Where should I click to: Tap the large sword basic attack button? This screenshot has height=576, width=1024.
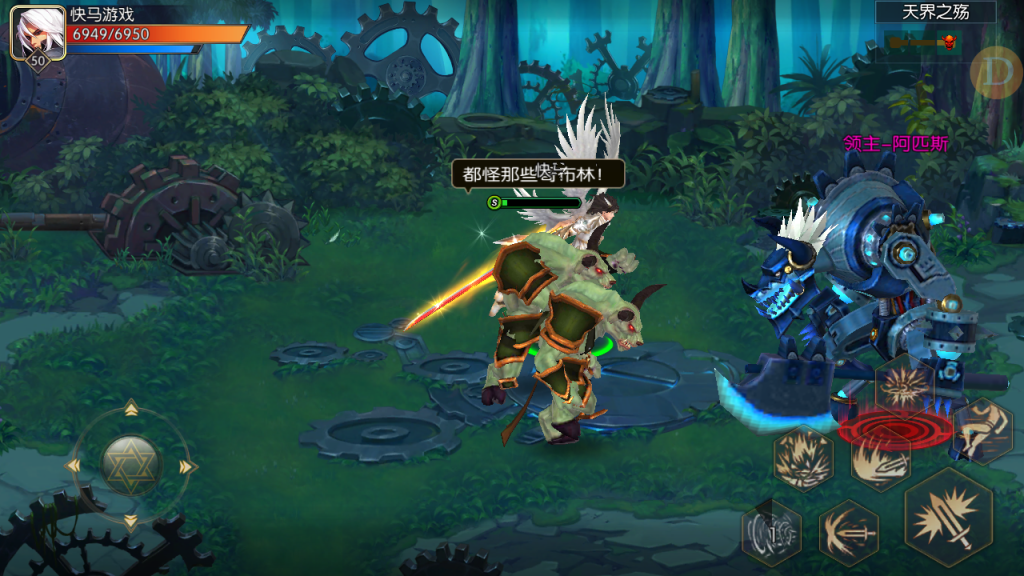click(x=948, y=516)
